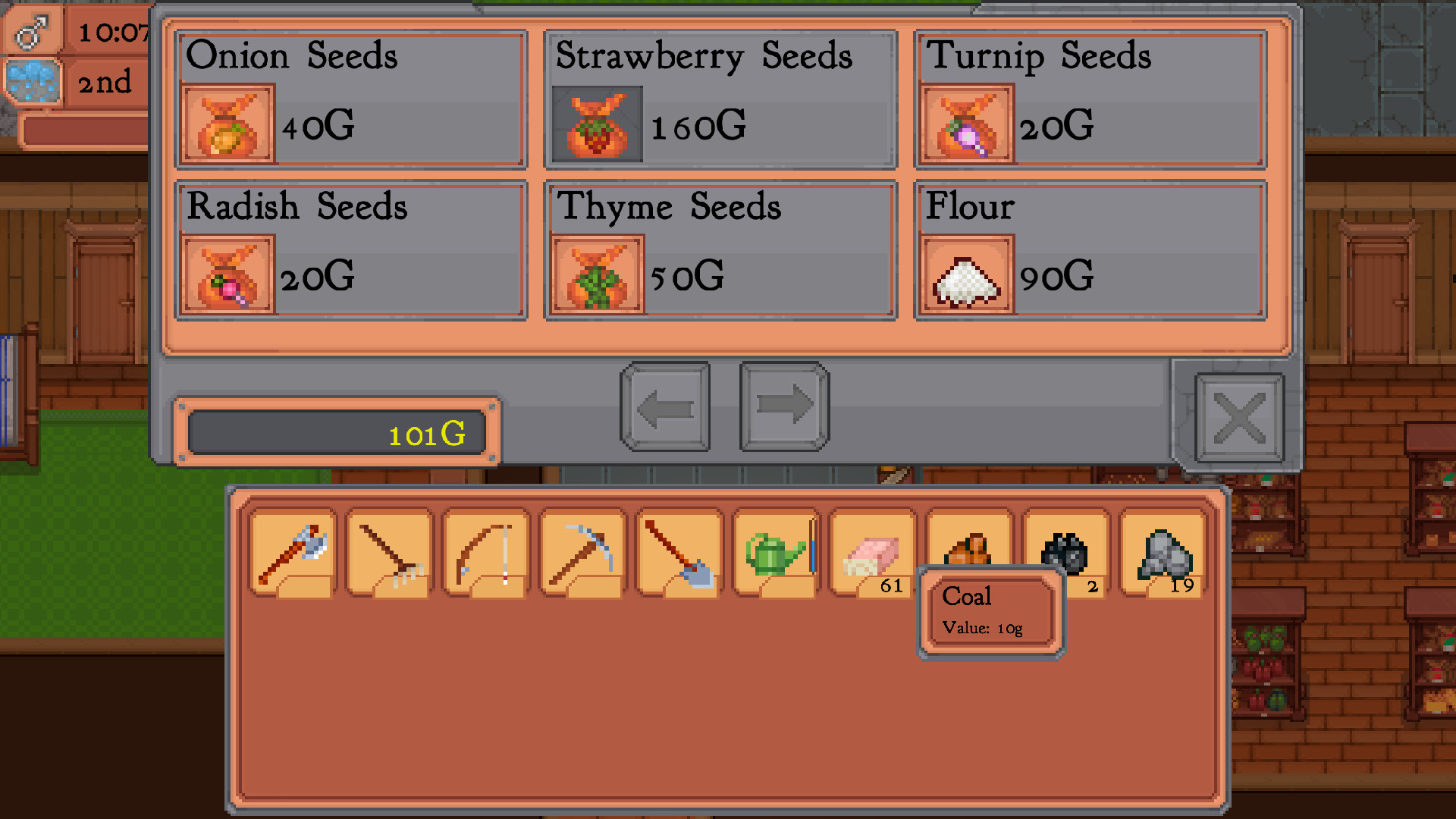Viewport: 1456px width, 819px height.
Task: Buy the Onion Seeds for 40G
Action: click(350, 99)
